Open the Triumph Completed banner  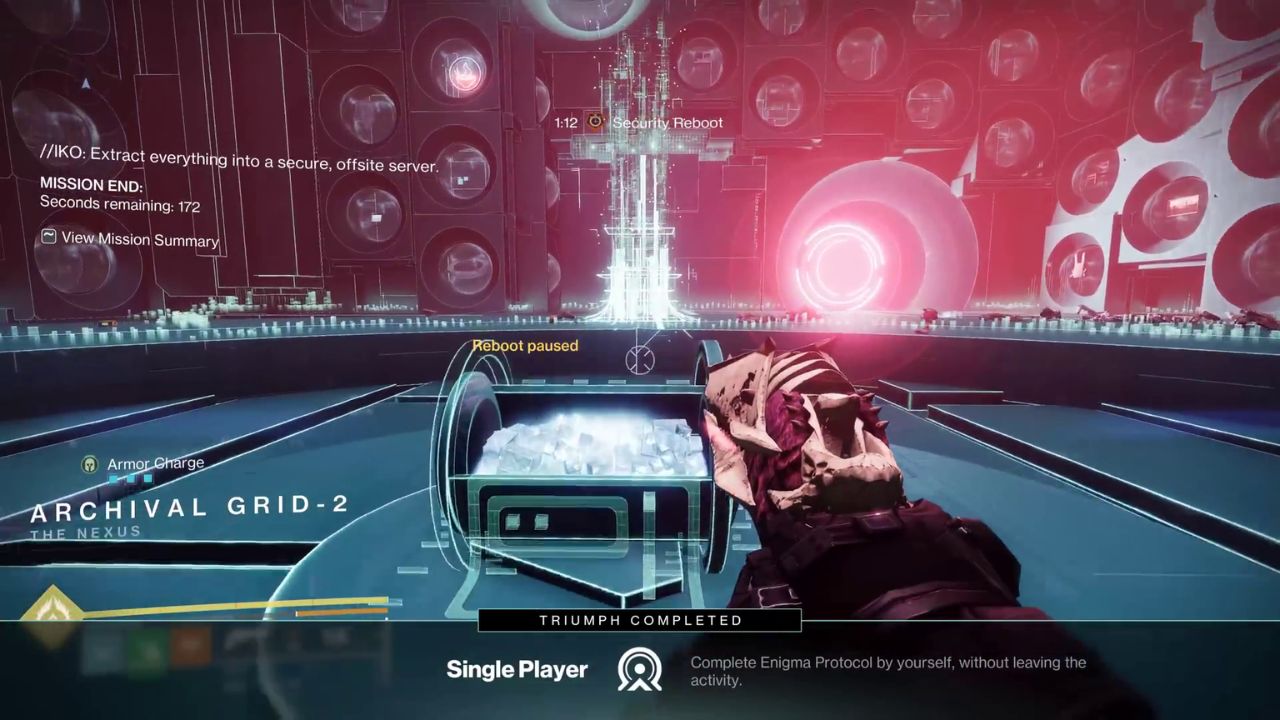(640, 620)
